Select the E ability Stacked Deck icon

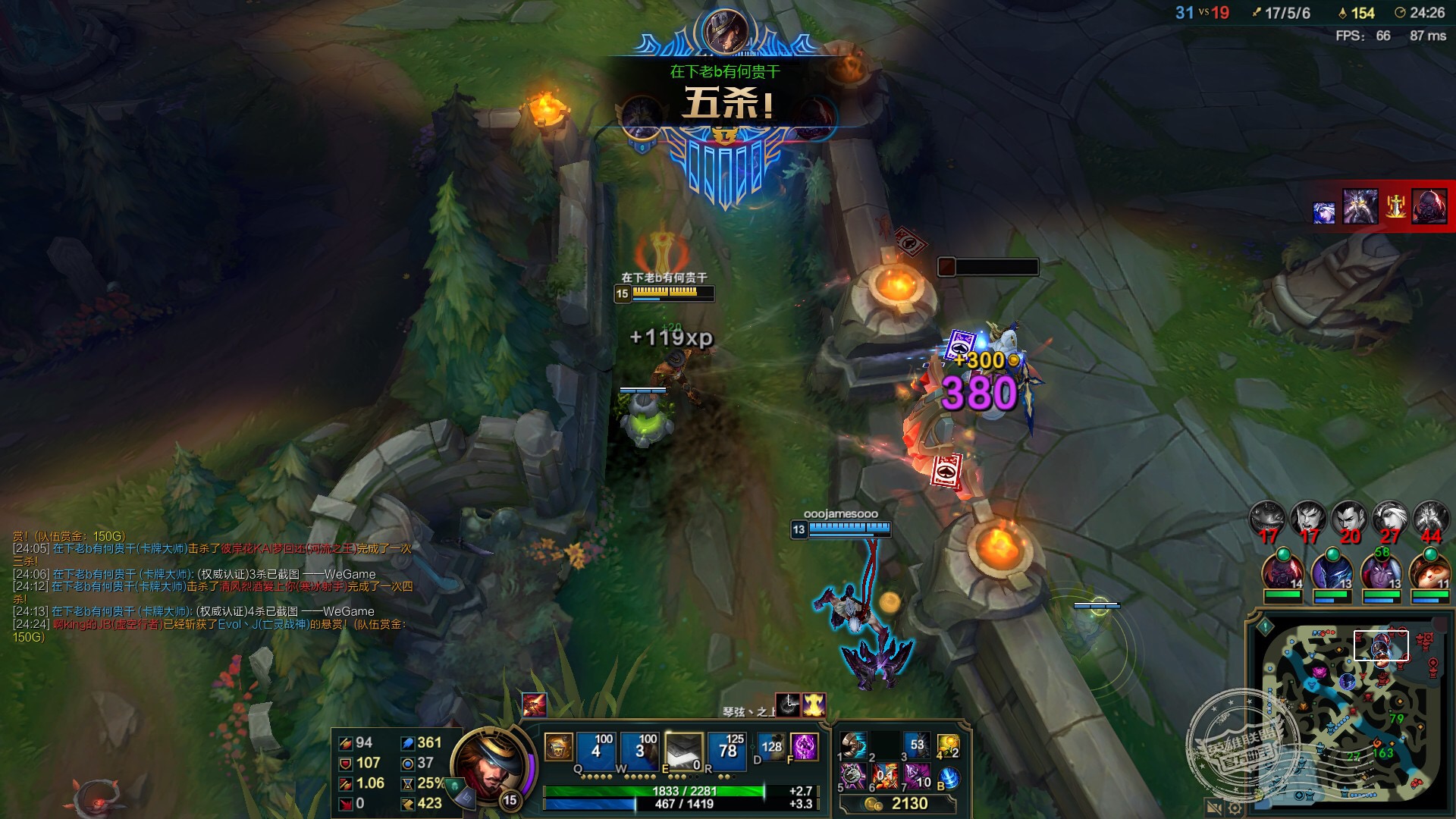coord(683,748)
